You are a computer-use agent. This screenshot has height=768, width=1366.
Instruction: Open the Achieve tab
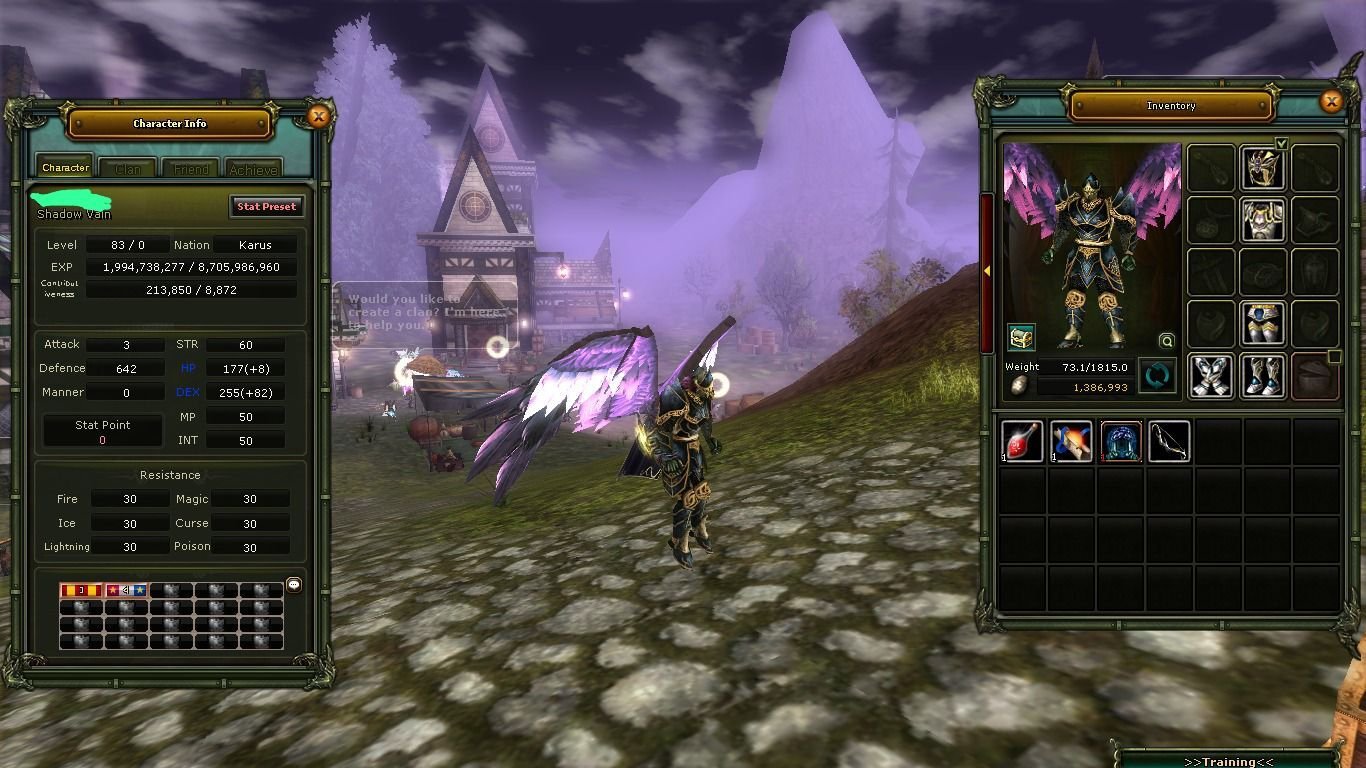[x=253, y=167]
